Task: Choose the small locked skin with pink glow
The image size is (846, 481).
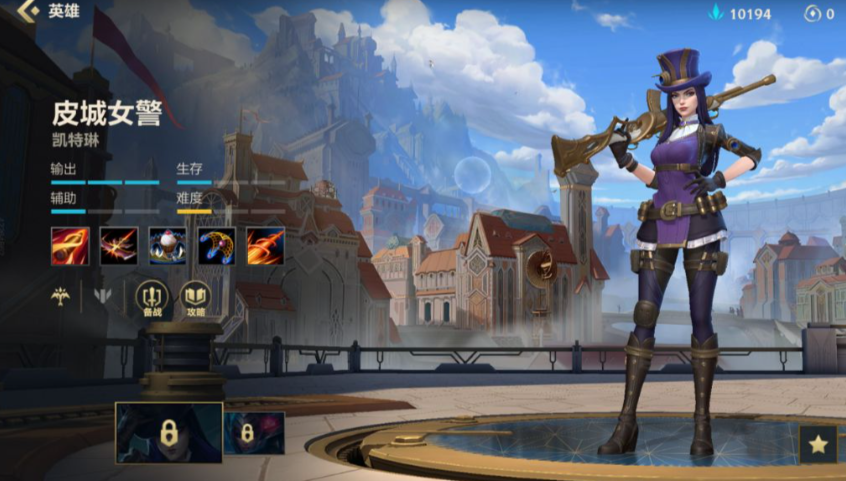Action: point(254,433)
